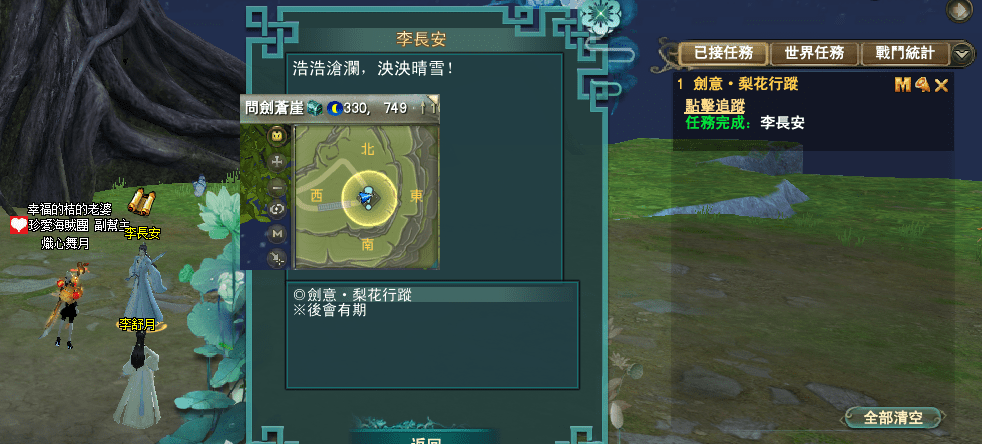Click the quest tracker's M map icon
The height and width of the screenshot is (444, 982).
pyautogui.click(x=902, y=85)
